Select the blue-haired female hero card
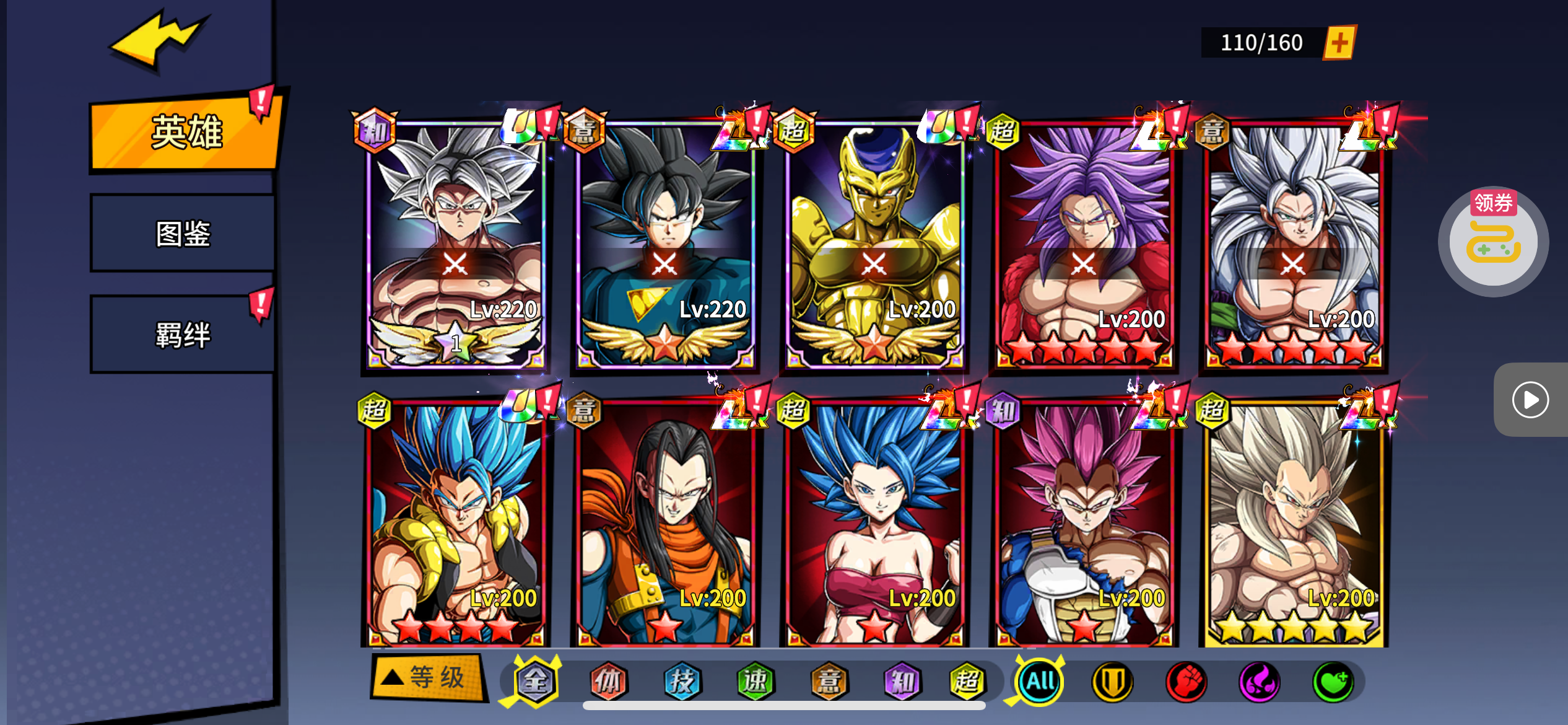Screen dimensions: 1568x725 pos(874,524)
